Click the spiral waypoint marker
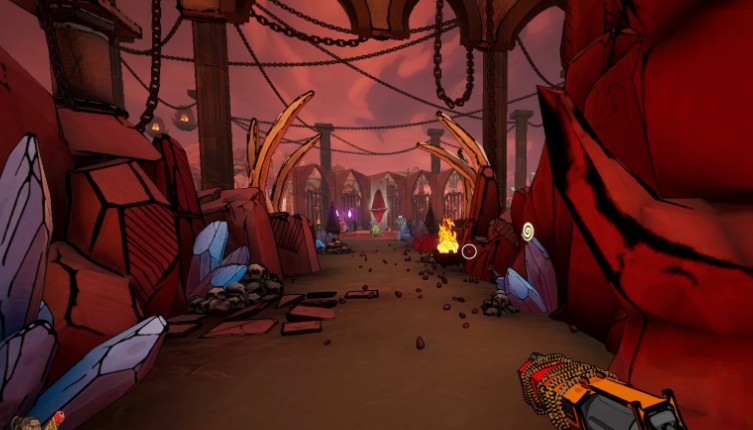The height and width of the screenshot is (430, 753). (x=527, y=231)
